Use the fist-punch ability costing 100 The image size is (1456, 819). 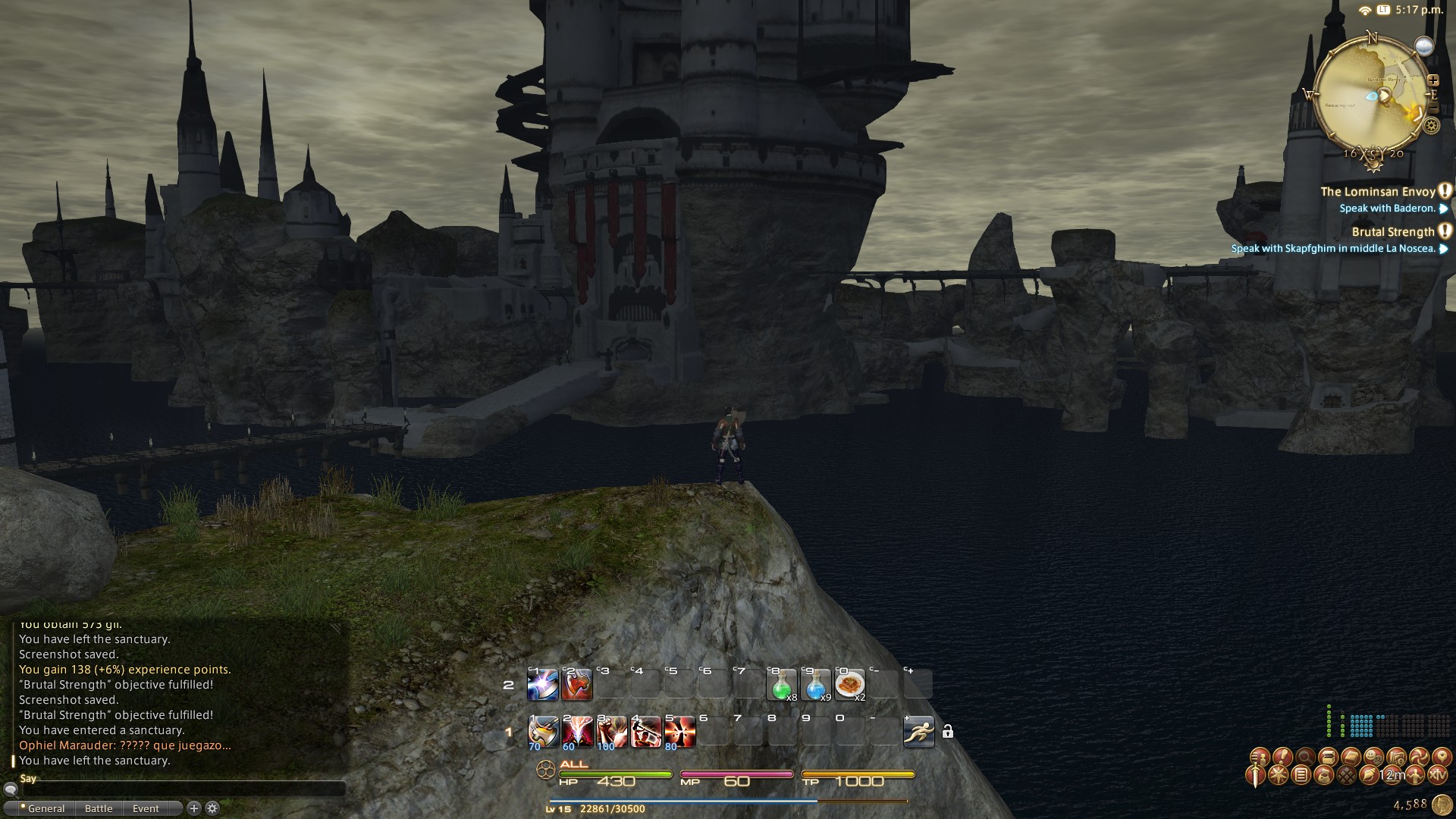tap(611, 732)
